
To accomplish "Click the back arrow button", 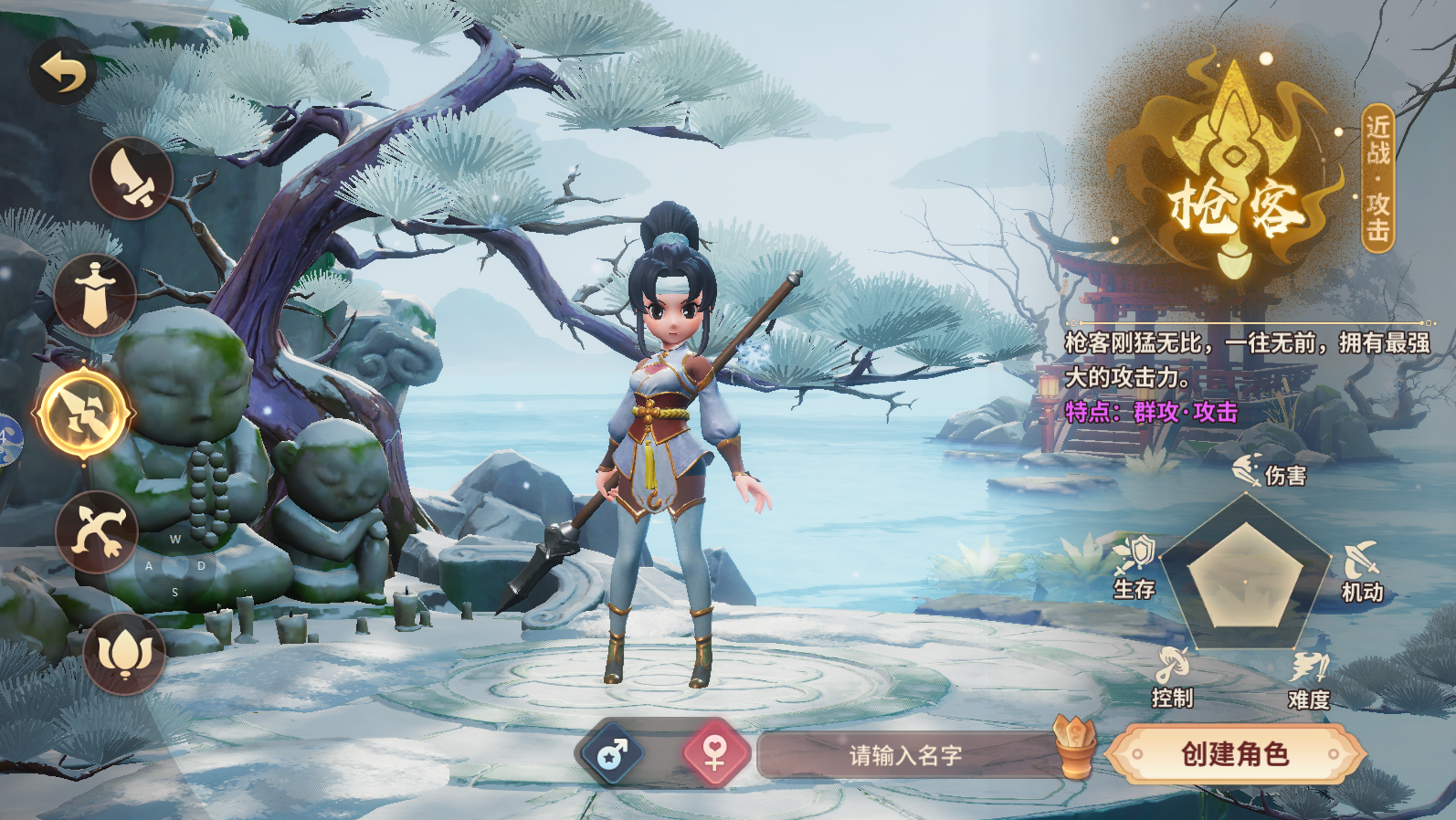I will pos(63,71).
